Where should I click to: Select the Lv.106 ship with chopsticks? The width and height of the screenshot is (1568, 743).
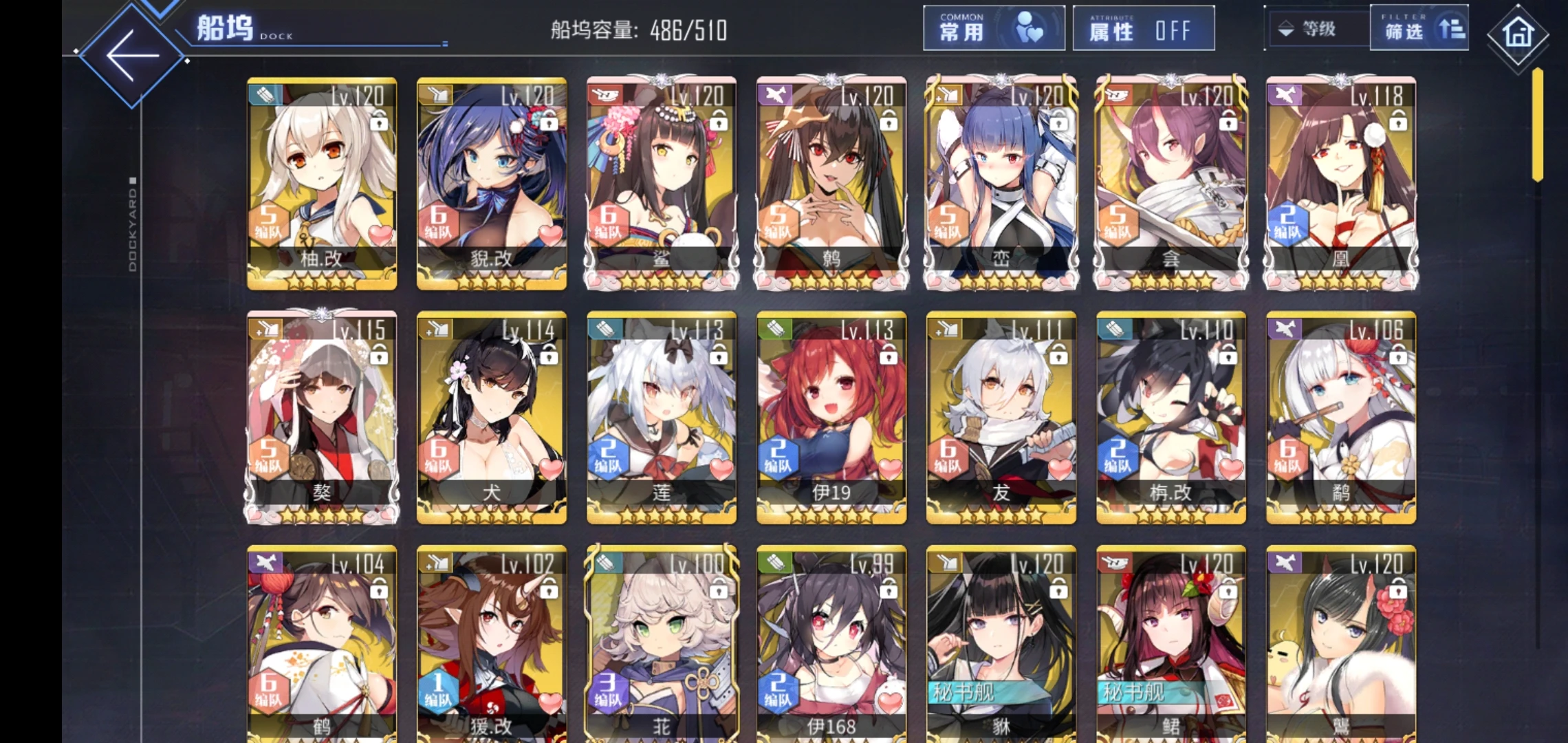(x=1340, y=417)
